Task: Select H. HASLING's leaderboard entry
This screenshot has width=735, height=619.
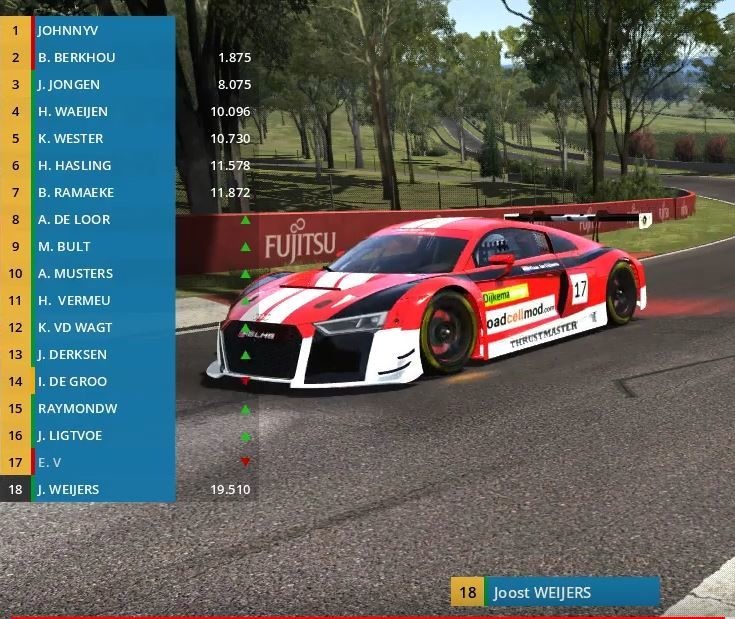Action: click(100, 165)
